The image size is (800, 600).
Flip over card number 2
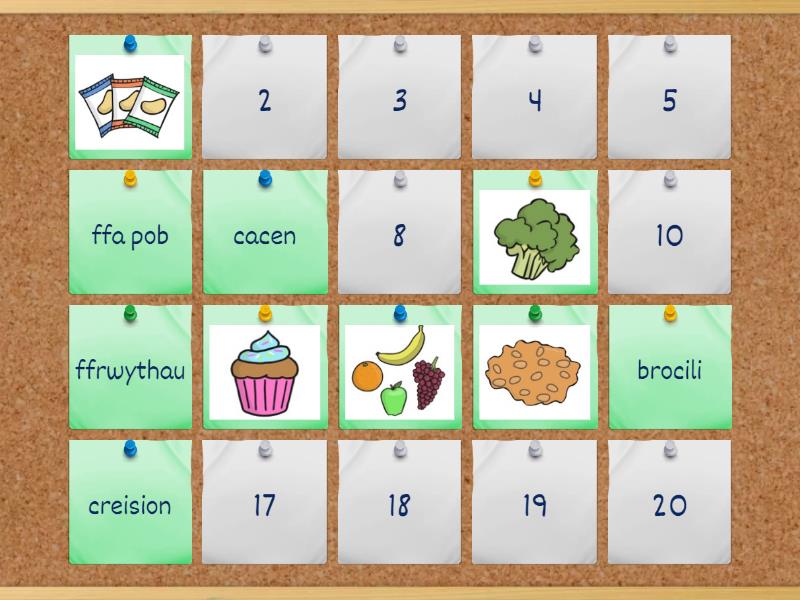[x=265, y=98]
